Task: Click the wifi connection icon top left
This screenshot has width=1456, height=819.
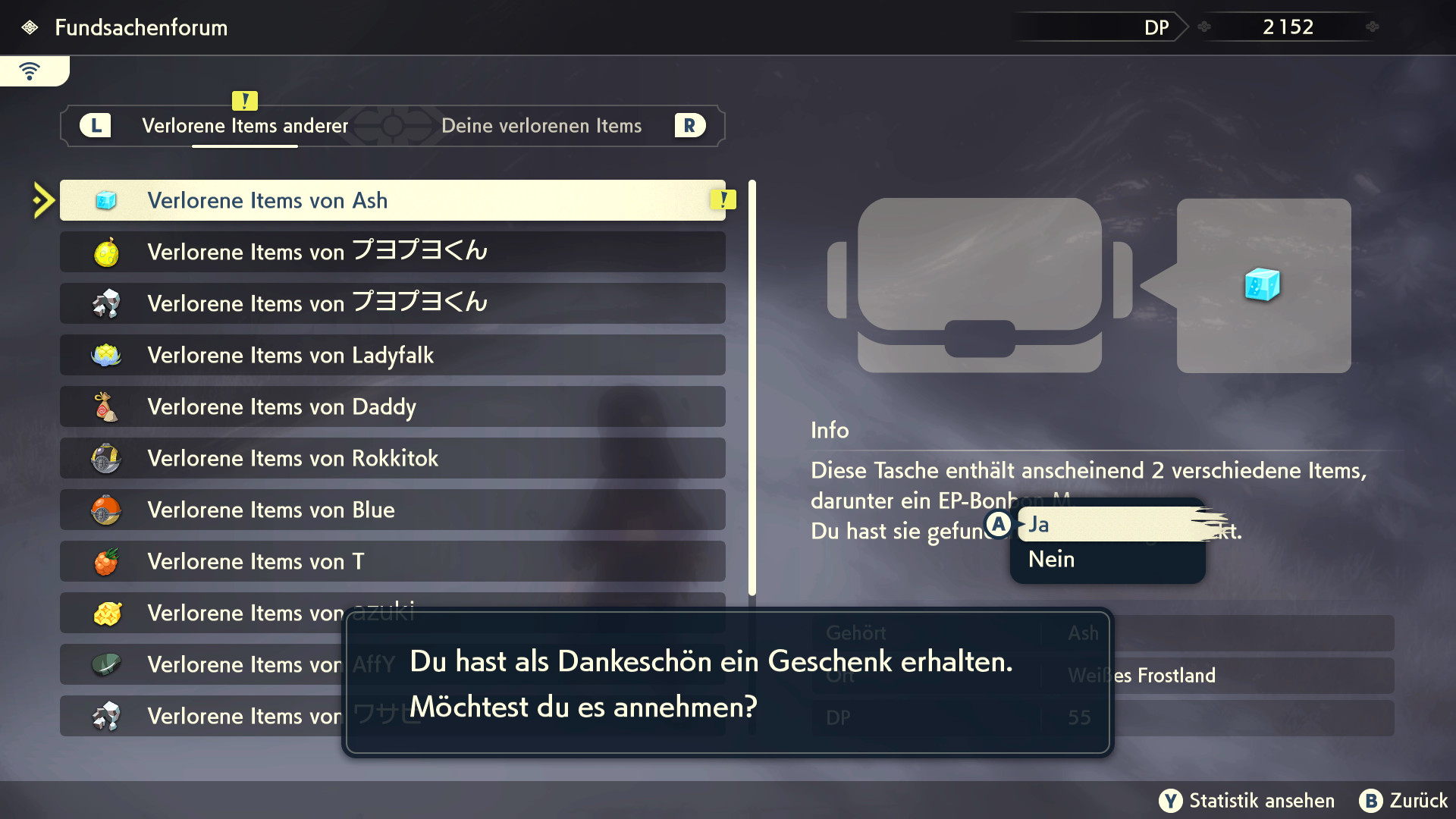Action: 29,70
